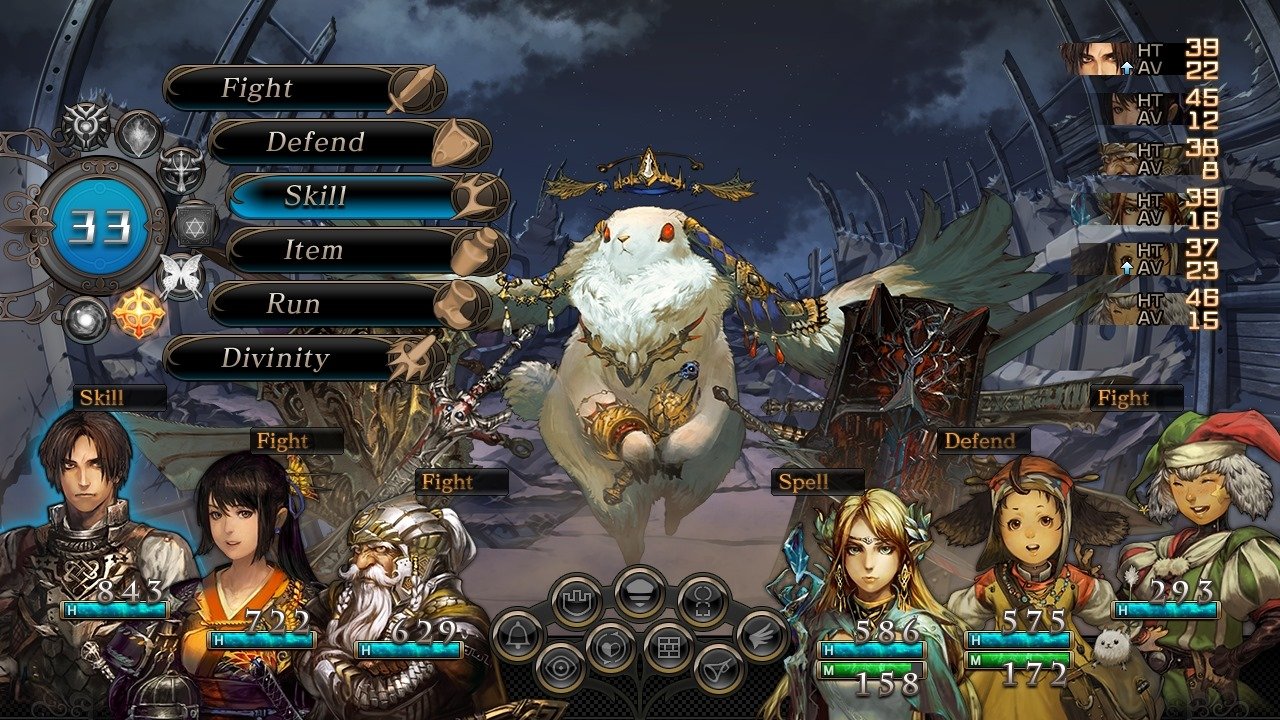Activate the Divinity command
Image resolution: width=1280 pixels, height=720 pixels.
coord(290,358)
